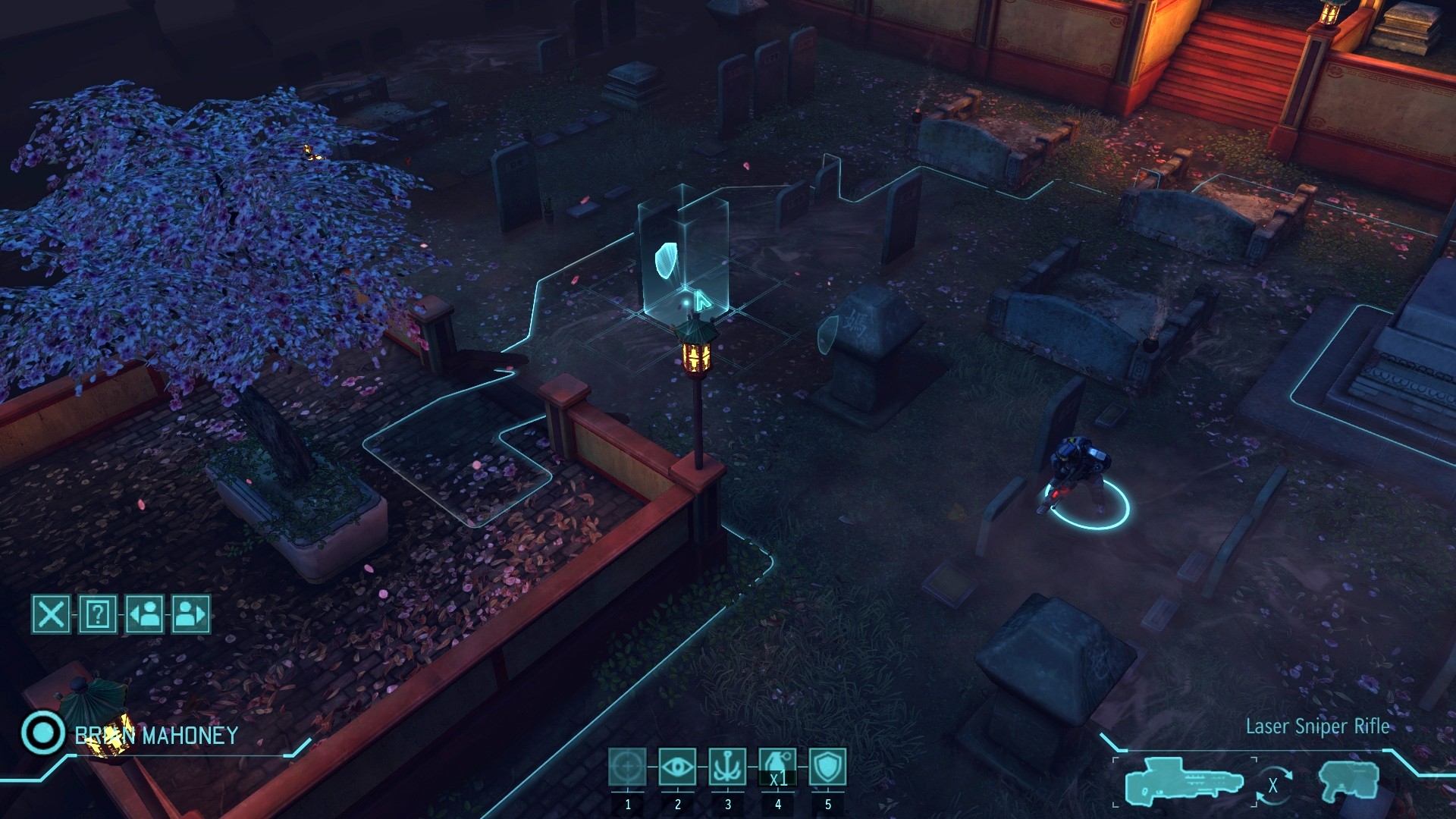Click the hotkey 2 label under Overwatch
This screenshot has height=819, width=1456.
coord(677,806)
